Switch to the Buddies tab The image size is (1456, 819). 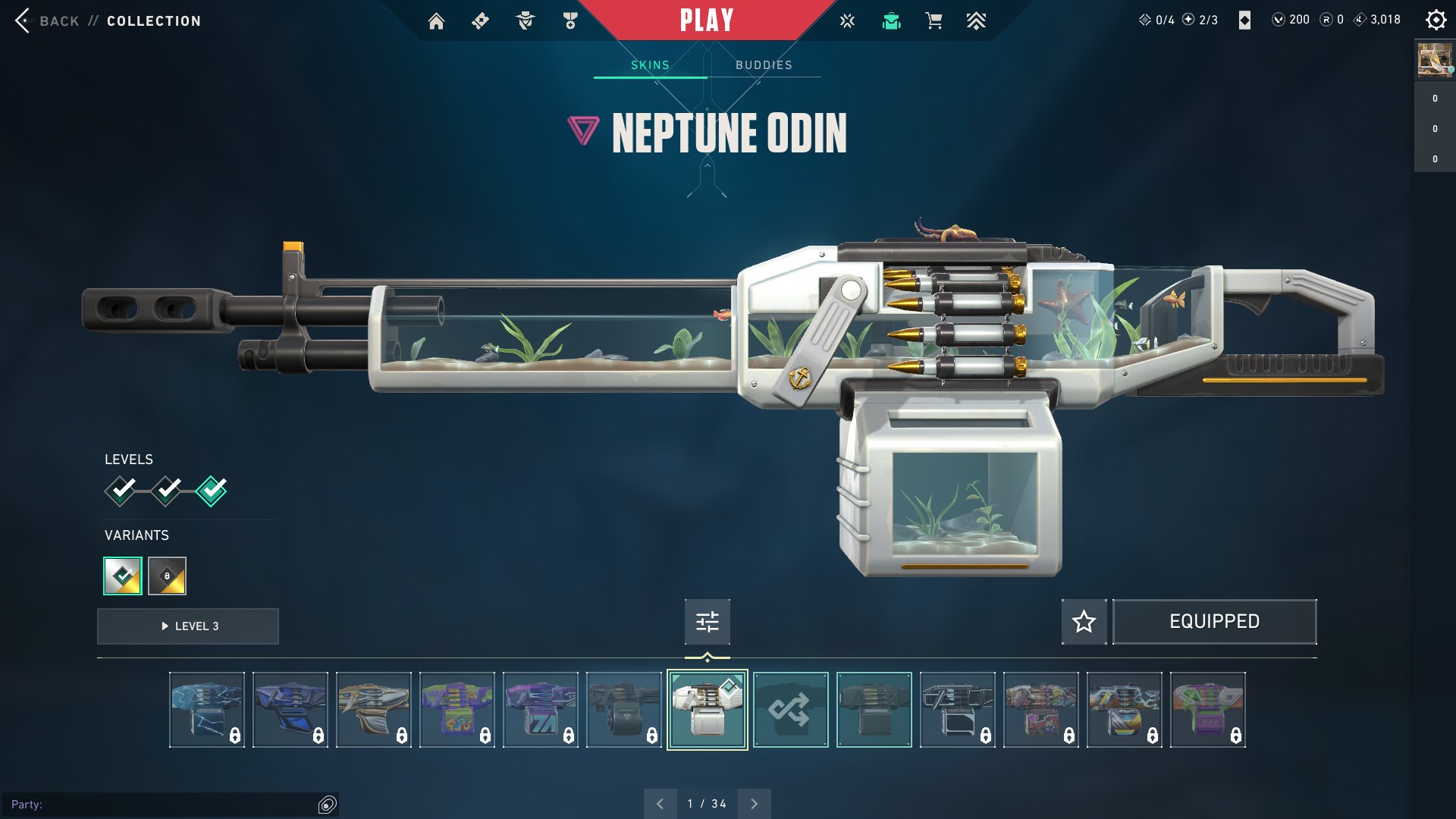pyautogui.click(x=762, y=64)
